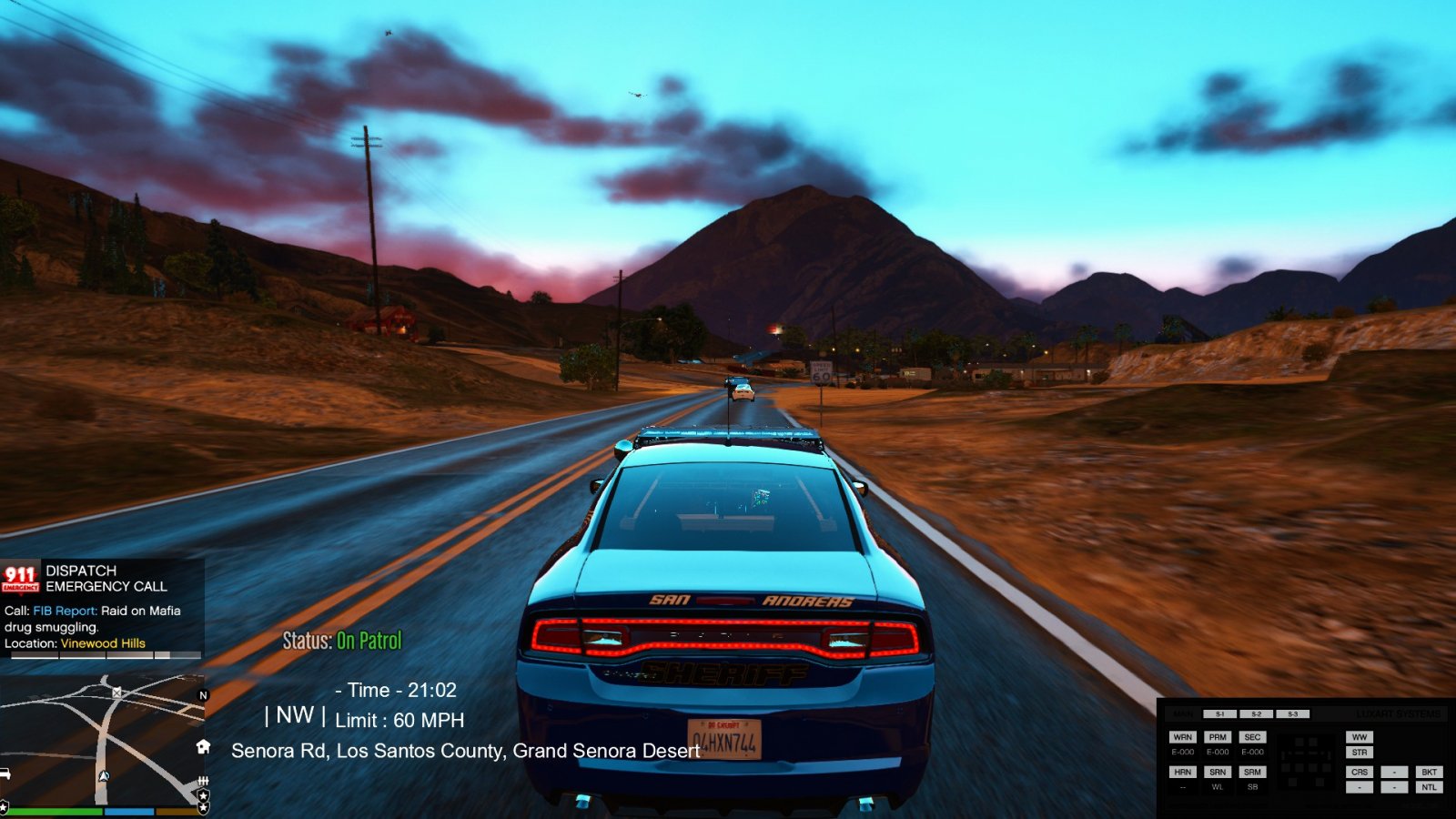
Task: Turn on the SRN siren button
Action: pyautogui.click(x=1218, y=772)
